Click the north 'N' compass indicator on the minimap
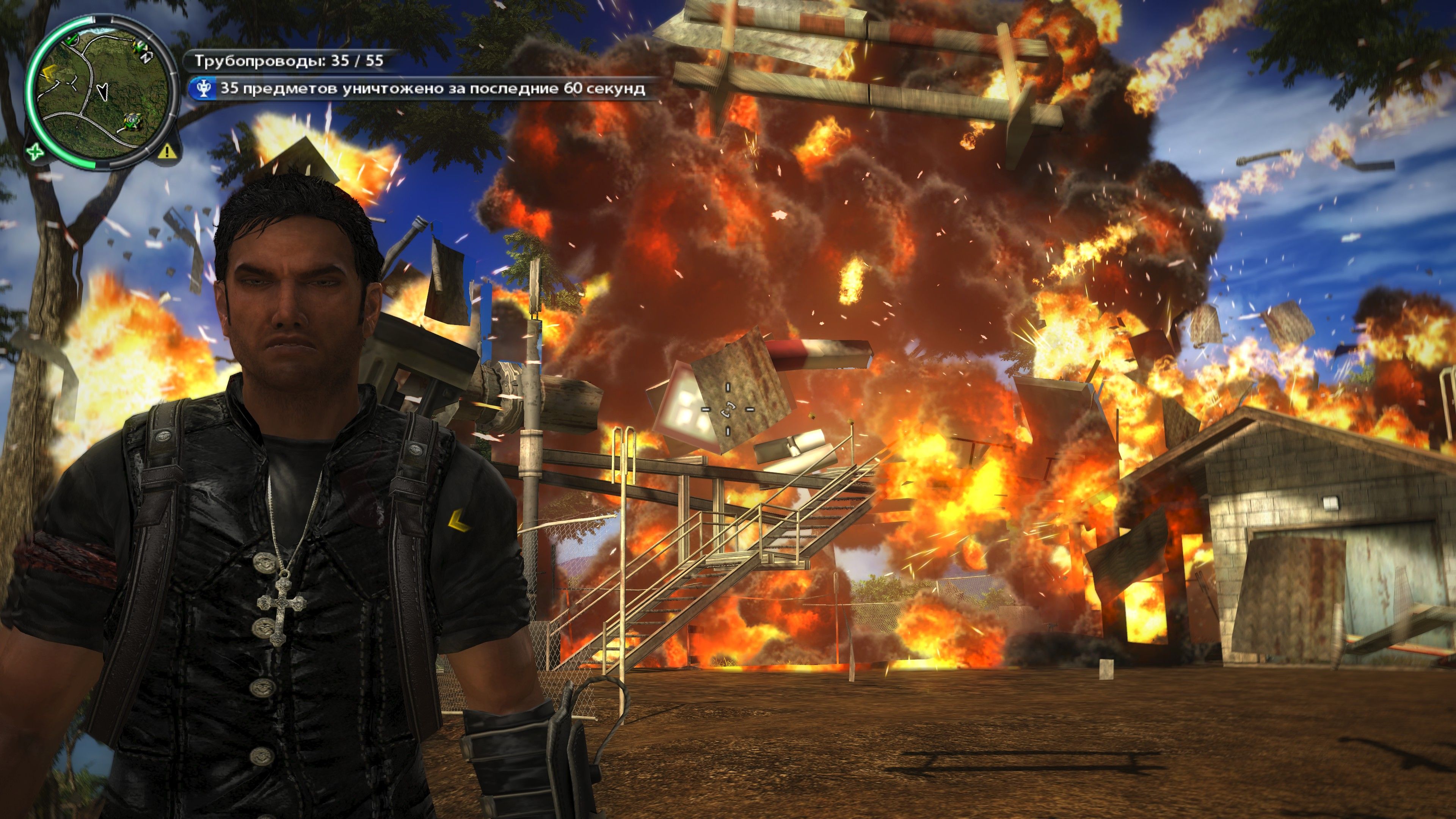1456x819 pixels. pyautogui.click(x=145, y=57)
